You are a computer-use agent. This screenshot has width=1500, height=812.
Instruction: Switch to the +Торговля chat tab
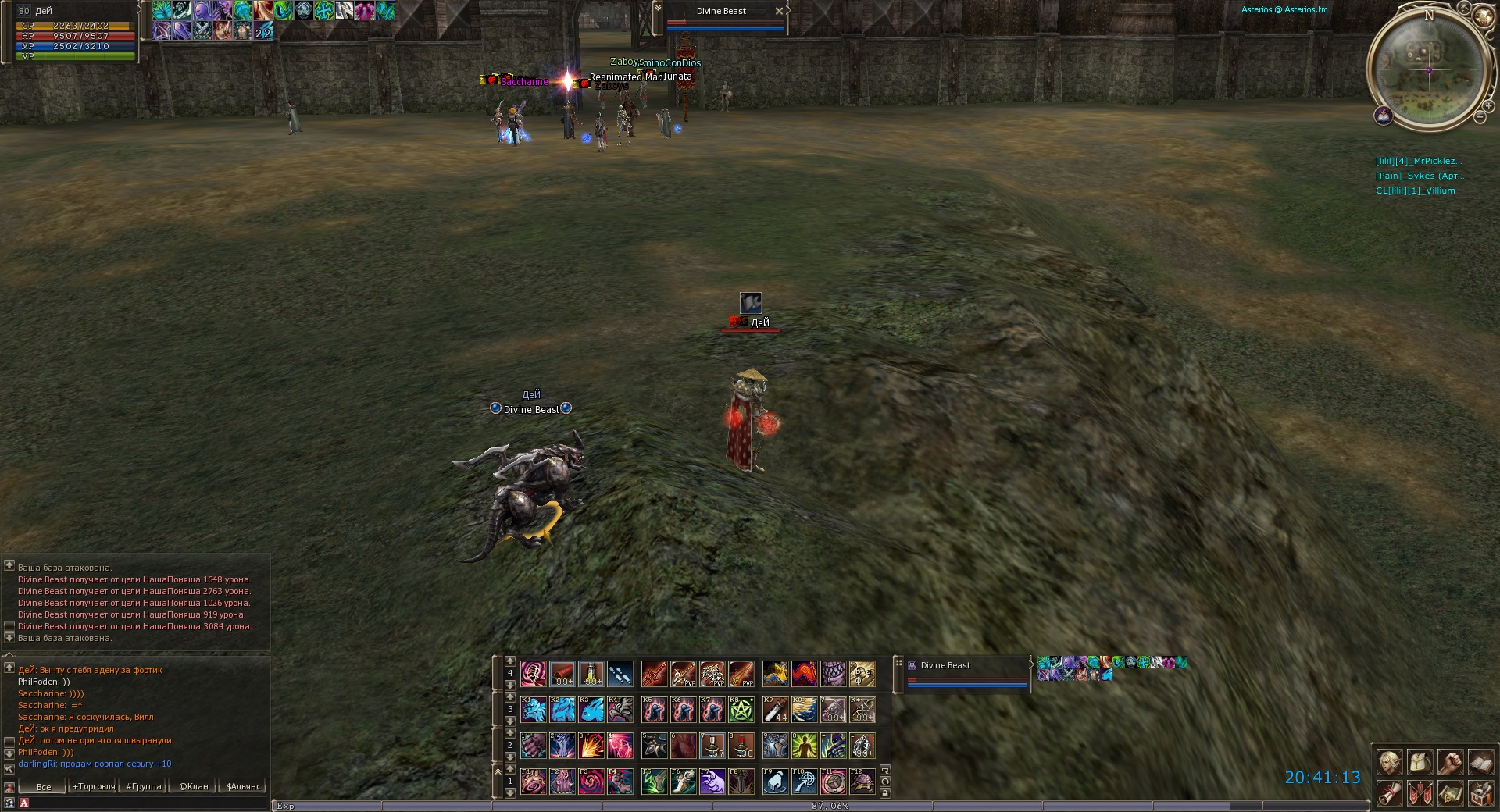coord(94,786)
